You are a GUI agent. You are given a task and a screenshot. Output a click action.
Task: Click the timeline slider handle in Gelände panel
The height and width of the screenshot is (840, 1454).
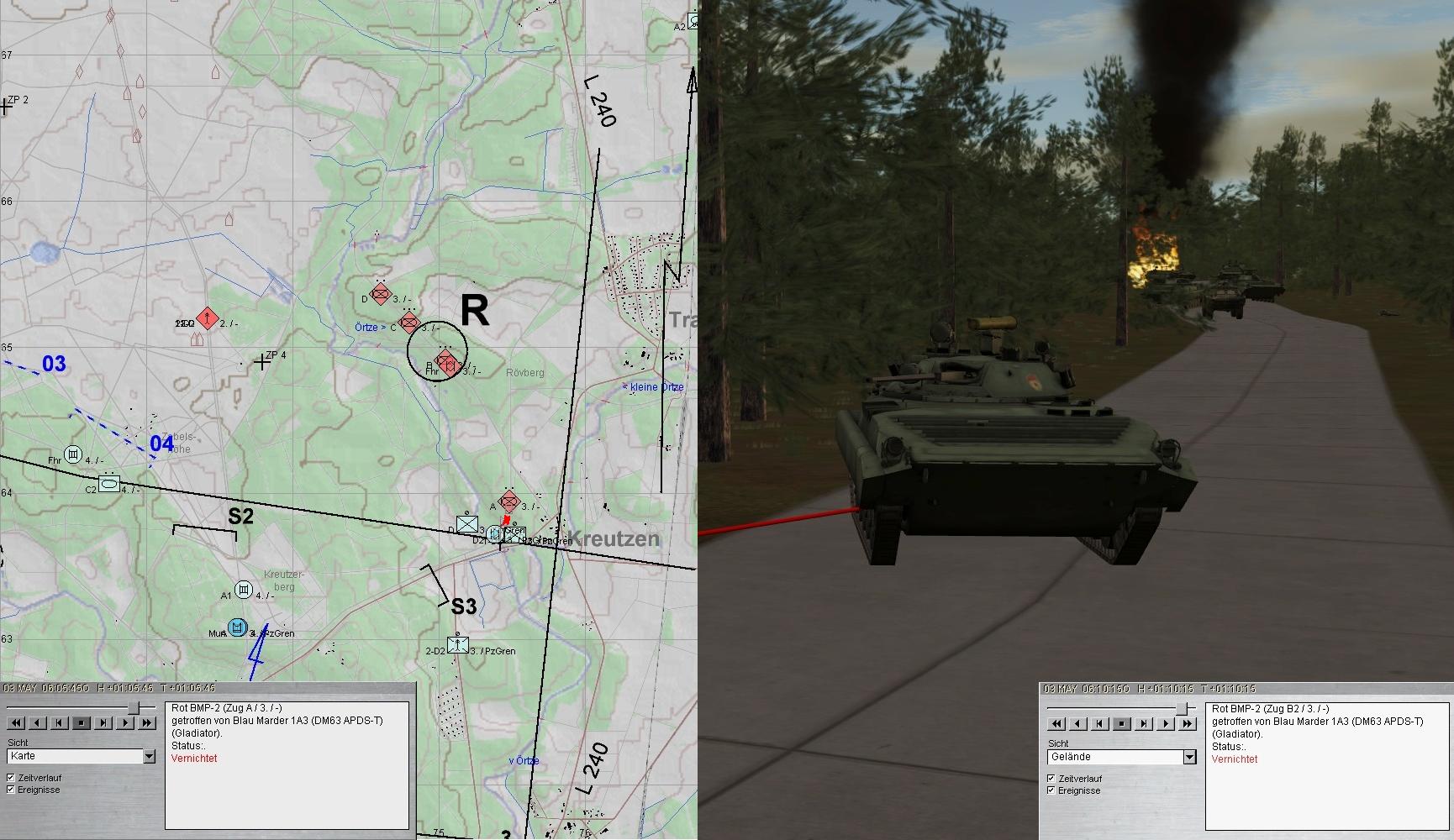[1183, 709]
